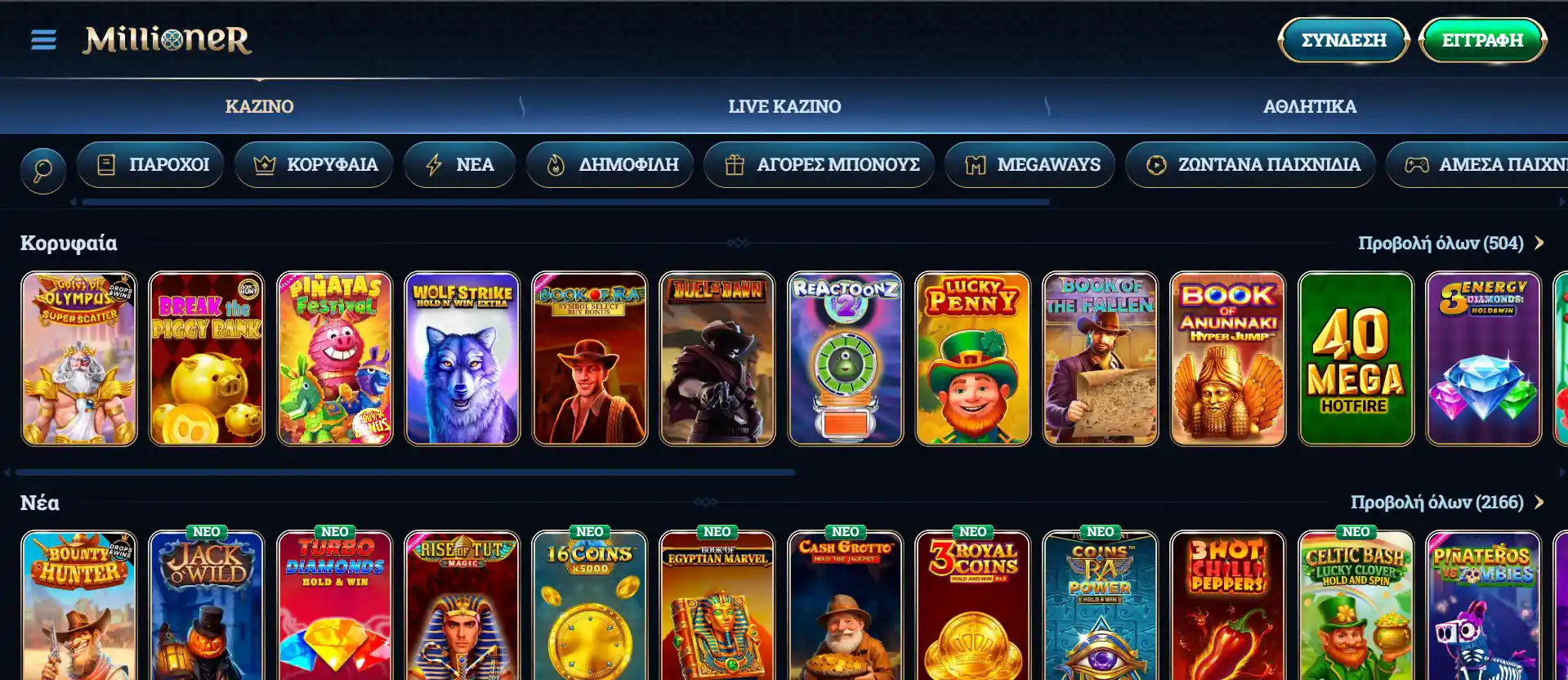Select the ΠΑΡΟΧΟΙ providers filter icon

click(x=106, y=164)
